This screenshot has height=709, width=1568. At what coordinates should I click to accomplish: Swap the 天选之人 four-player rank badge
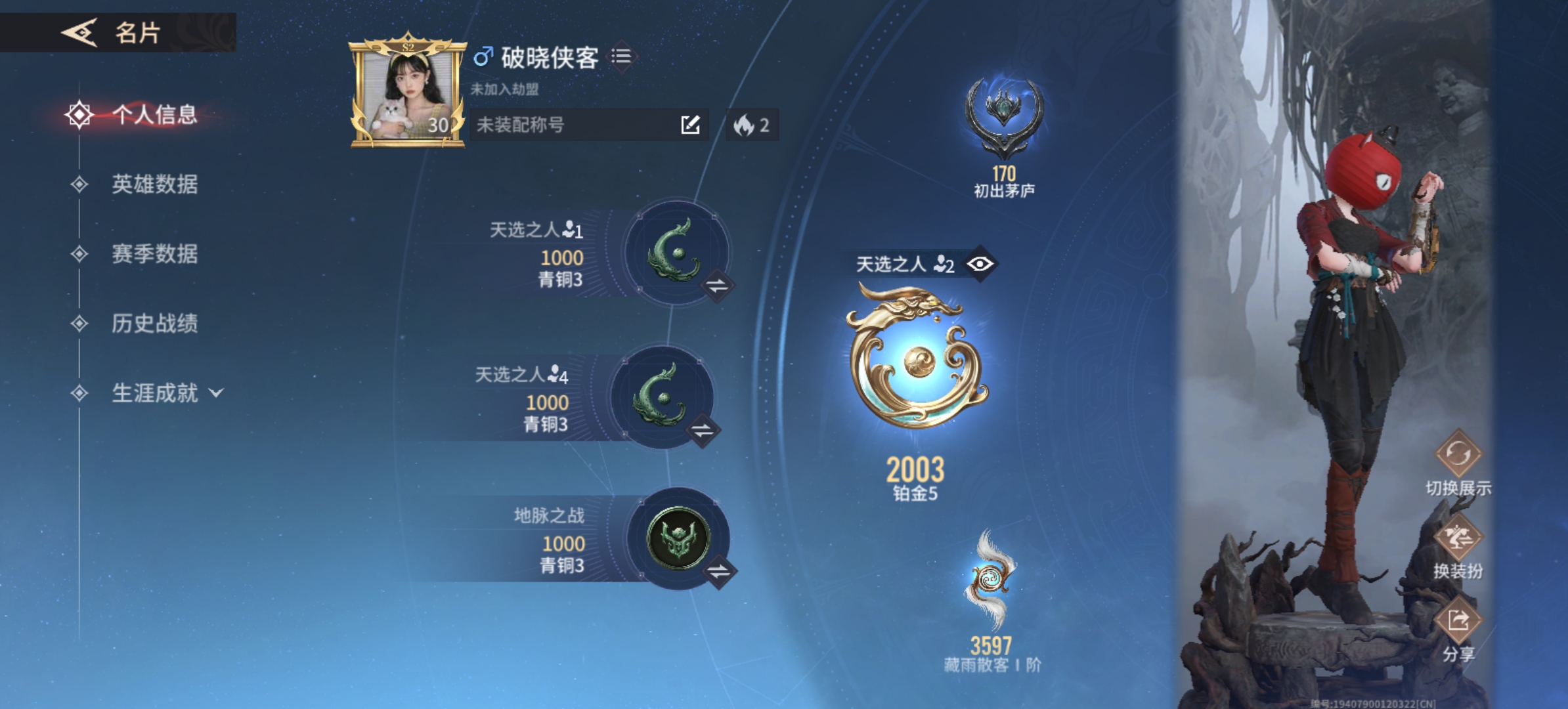coord(703,431)
